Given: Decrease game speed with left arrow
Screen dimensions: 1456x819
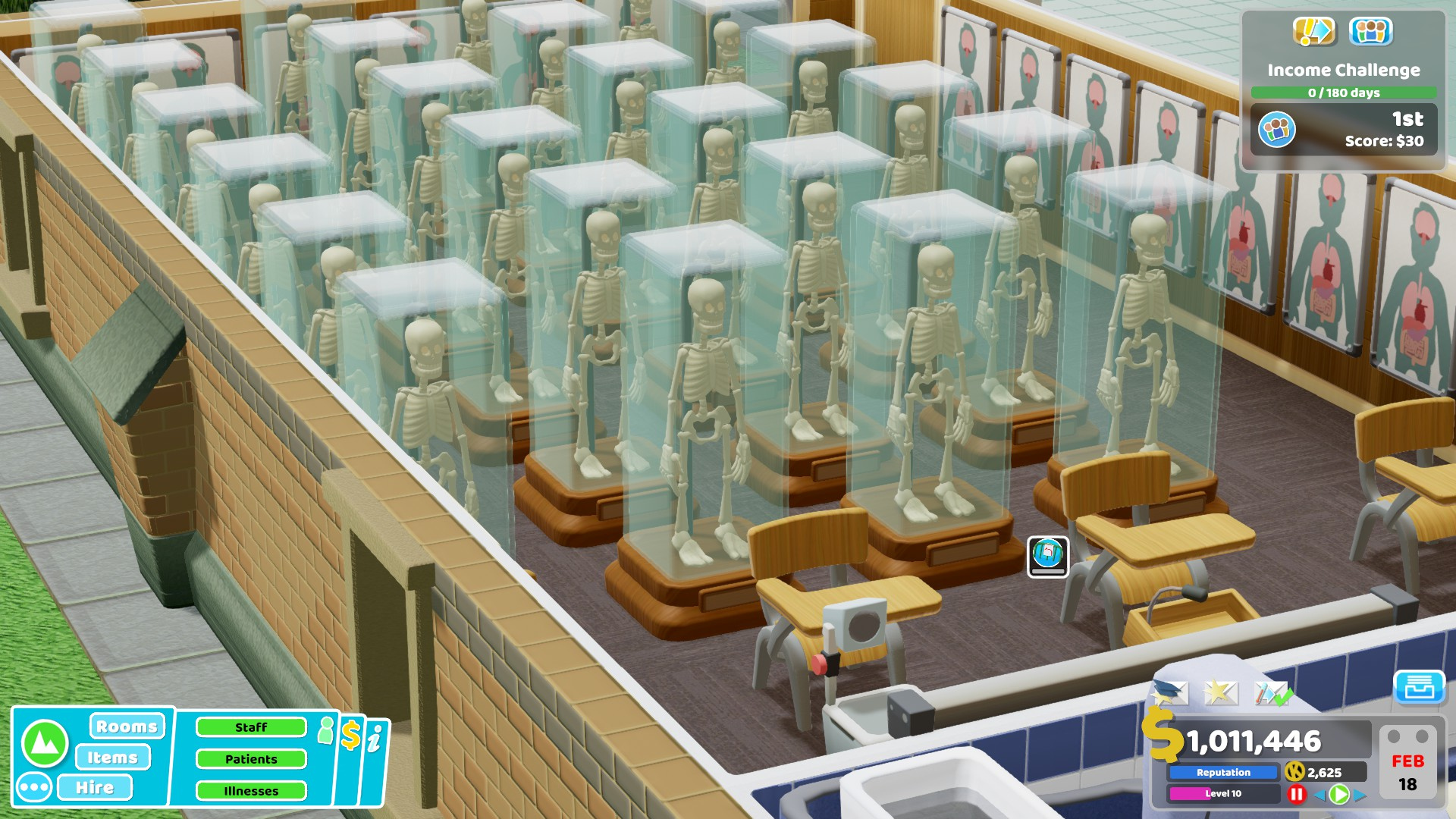Looking at the screenshot, I should [x=1319, y=794].
